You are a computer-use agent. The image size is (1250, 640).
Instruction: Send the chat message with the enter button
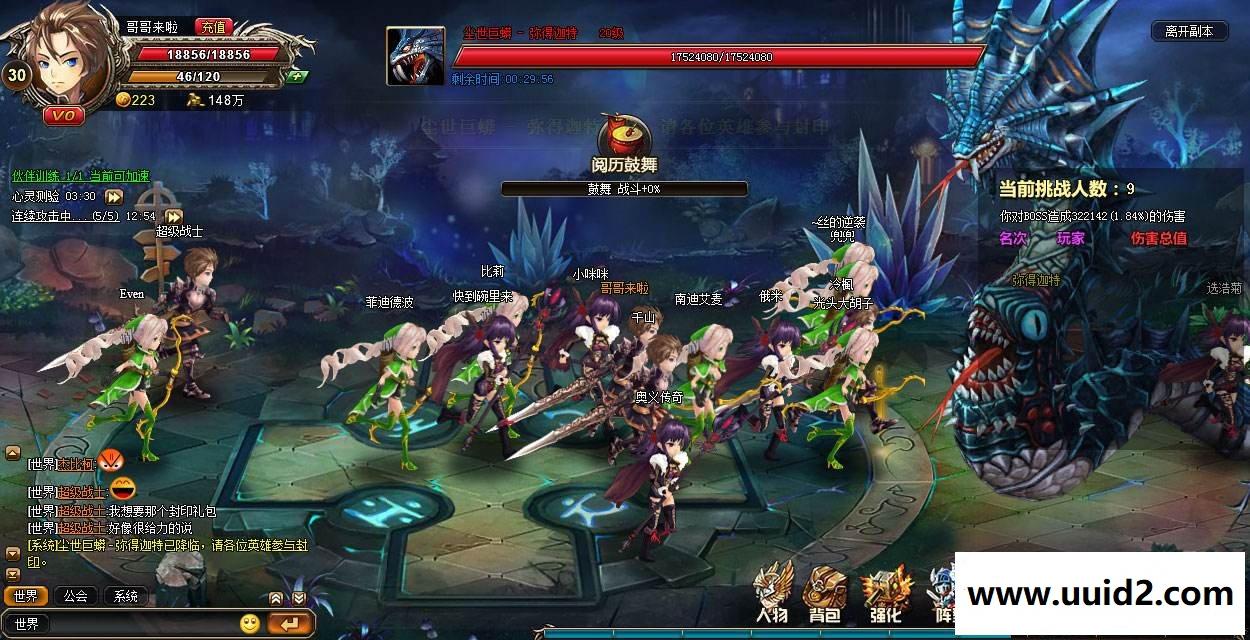coord(291,624)
